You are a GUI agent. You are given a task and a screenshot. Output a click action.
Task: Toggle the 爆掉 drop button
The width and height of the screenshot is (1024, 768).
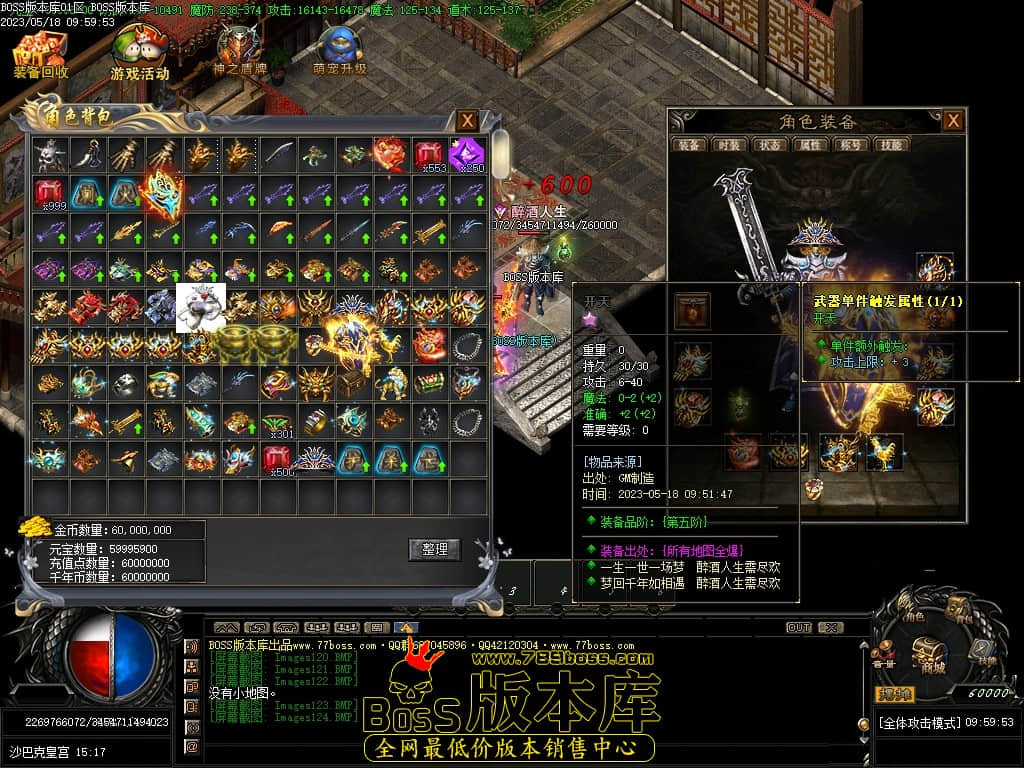[x=895, y=693]
